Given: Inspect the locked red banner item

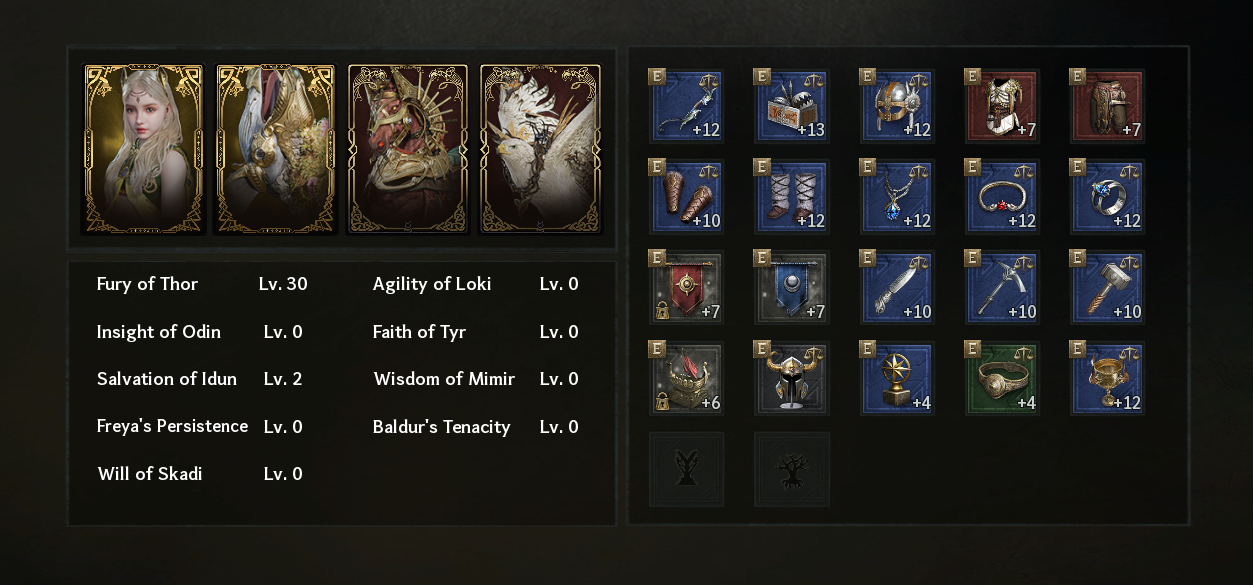Looking at the screenshot, I should pos(687,288).
